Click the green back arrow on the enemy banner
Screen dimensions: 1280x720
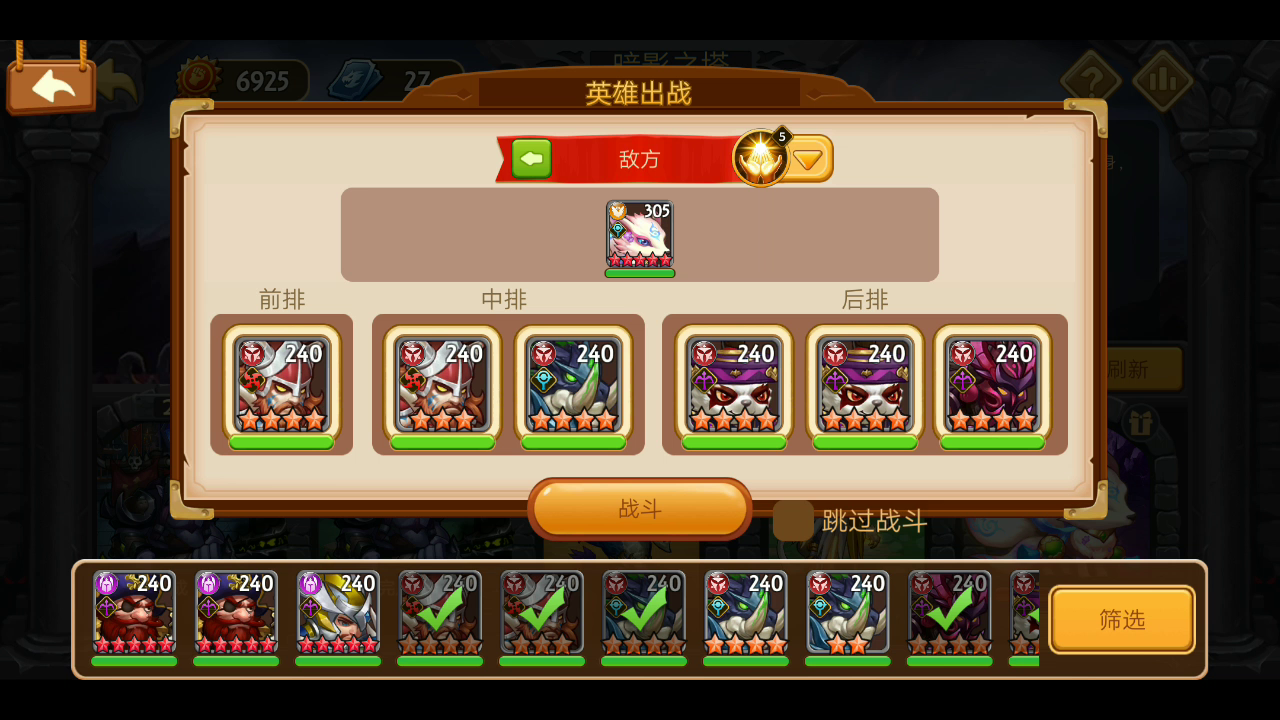[531, 158]
